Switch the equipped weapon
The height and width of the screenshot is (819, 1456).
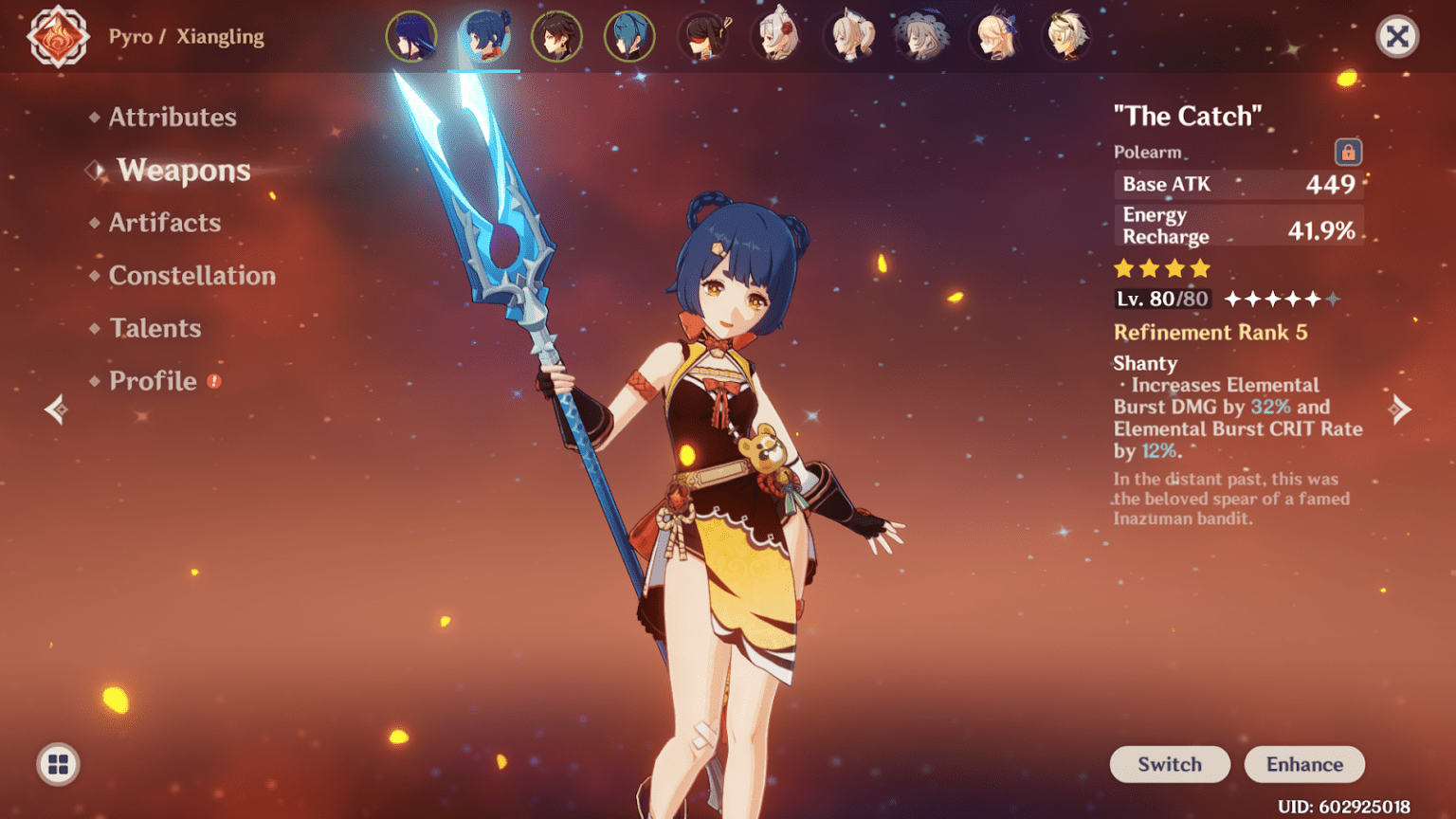click(1169, 764)
